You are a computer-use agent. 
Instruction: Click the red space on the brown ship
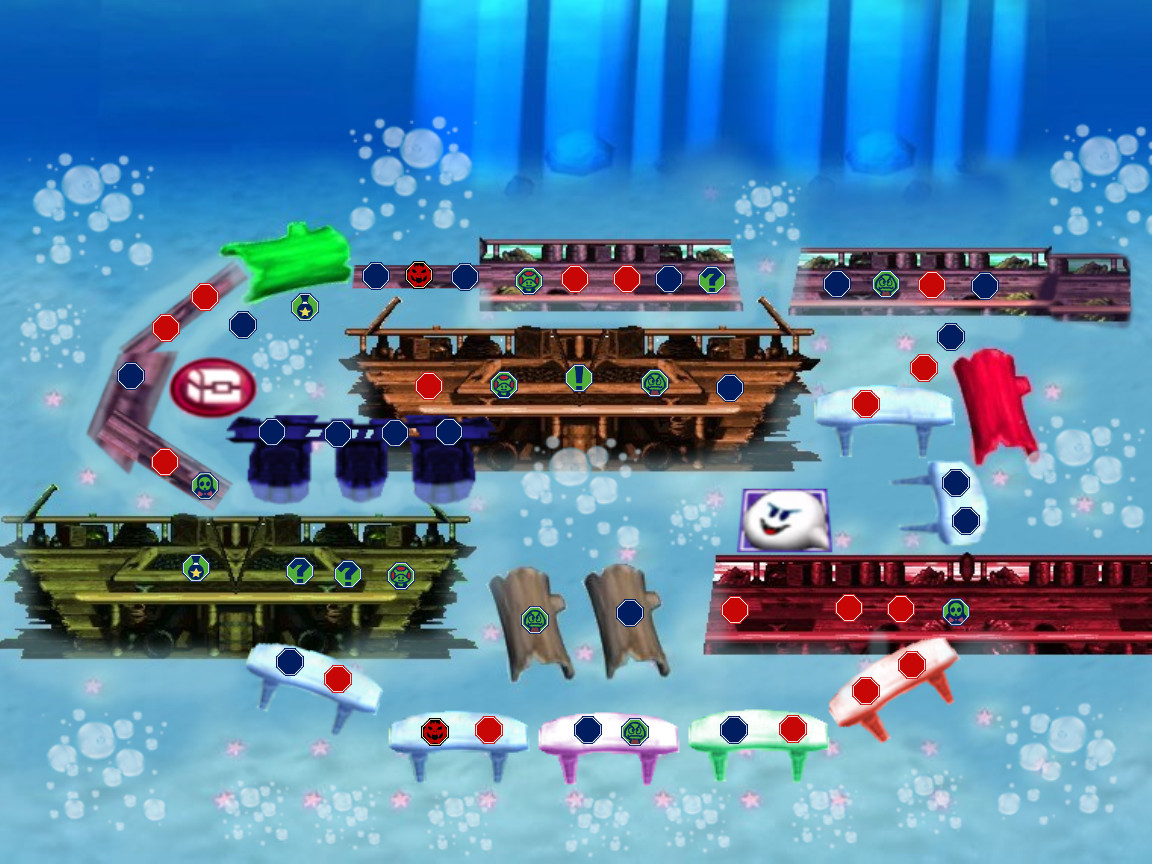(x=429, y=385)
